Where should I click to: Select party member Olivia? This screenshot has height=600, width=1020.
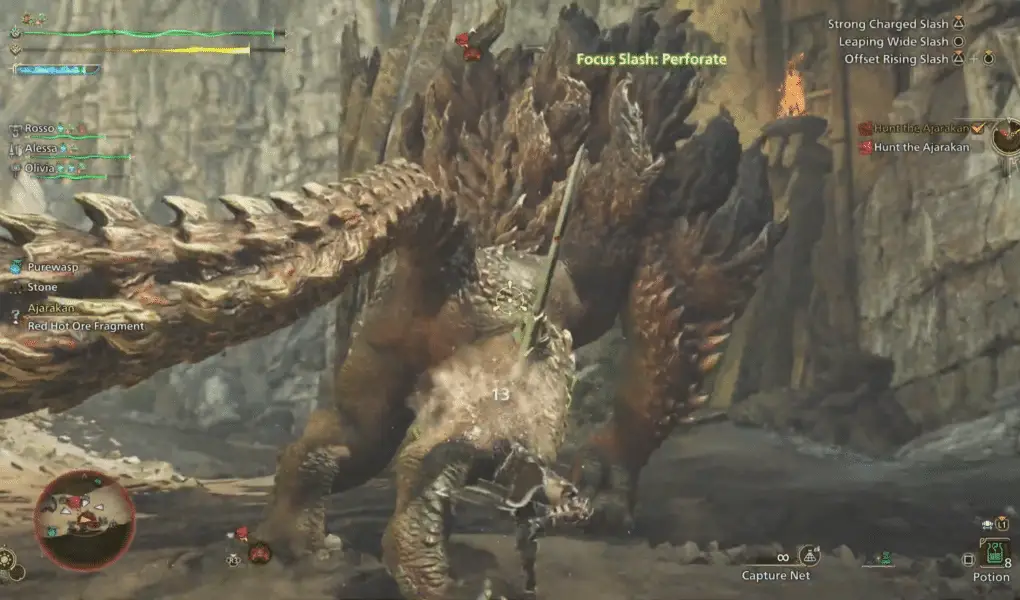[41, 169]
